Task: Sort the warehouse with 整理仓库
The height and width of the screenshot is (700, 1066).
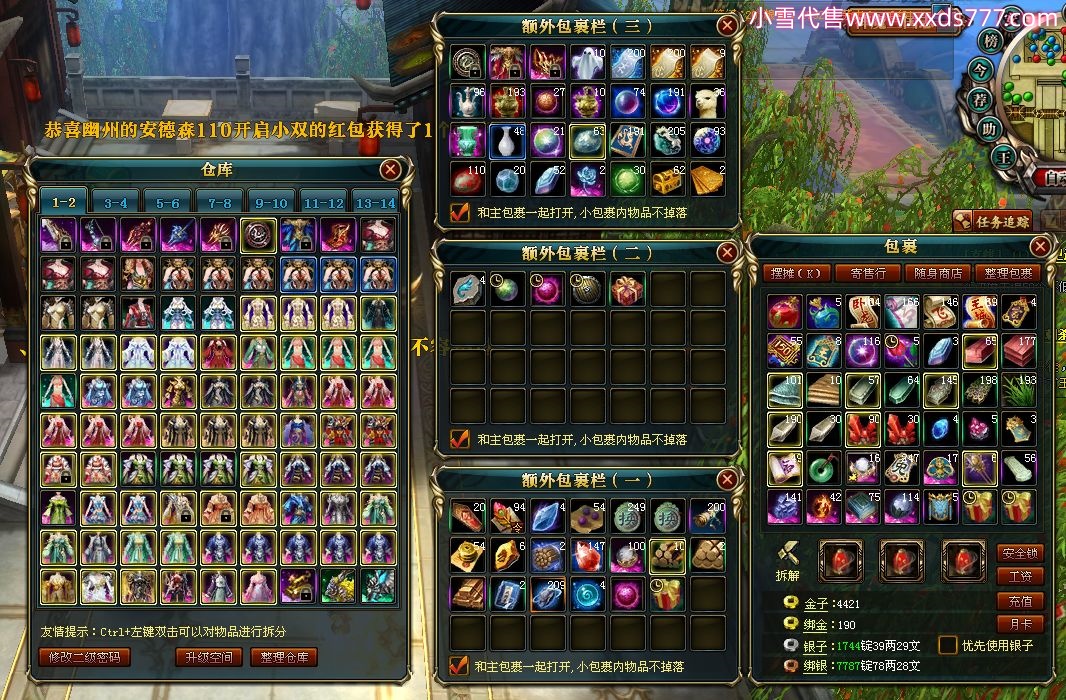Action: click(287, 657)
